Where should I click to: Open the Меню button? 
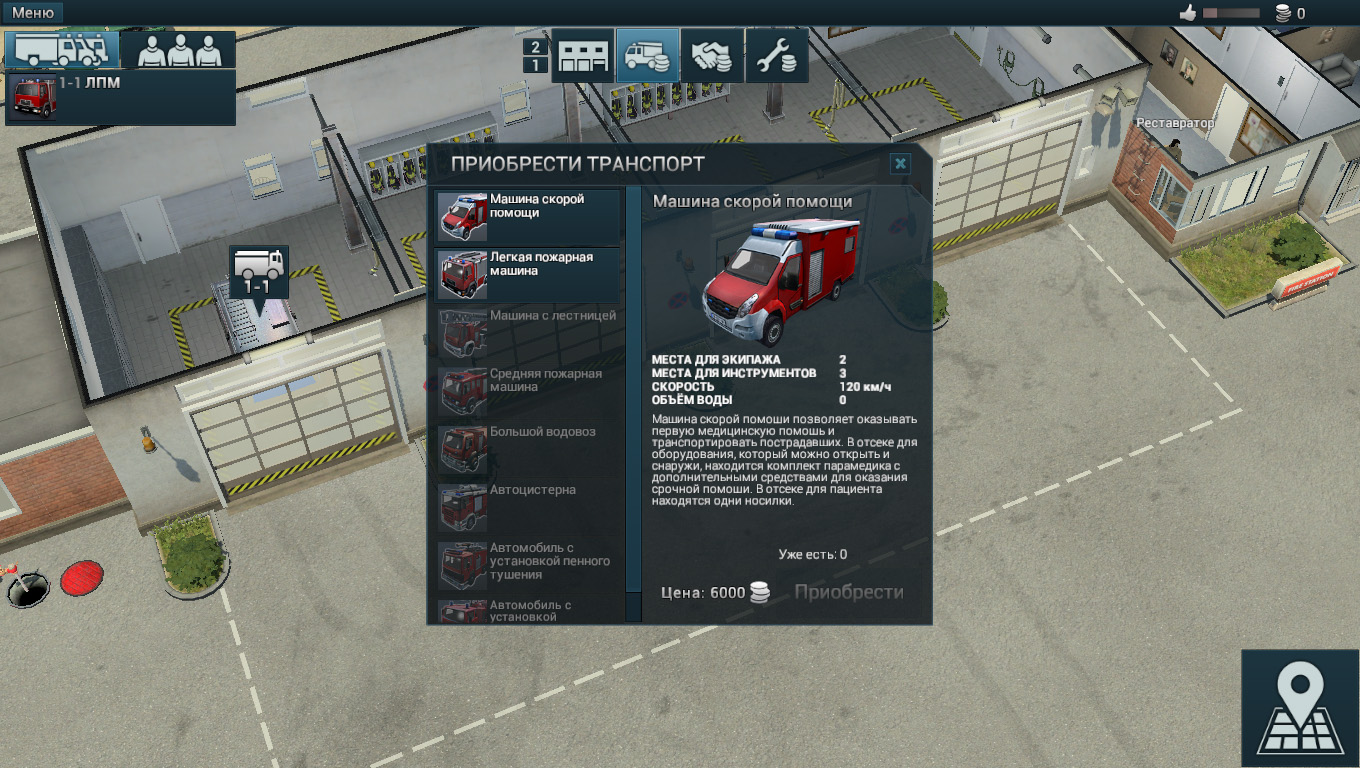click(33, 13)
